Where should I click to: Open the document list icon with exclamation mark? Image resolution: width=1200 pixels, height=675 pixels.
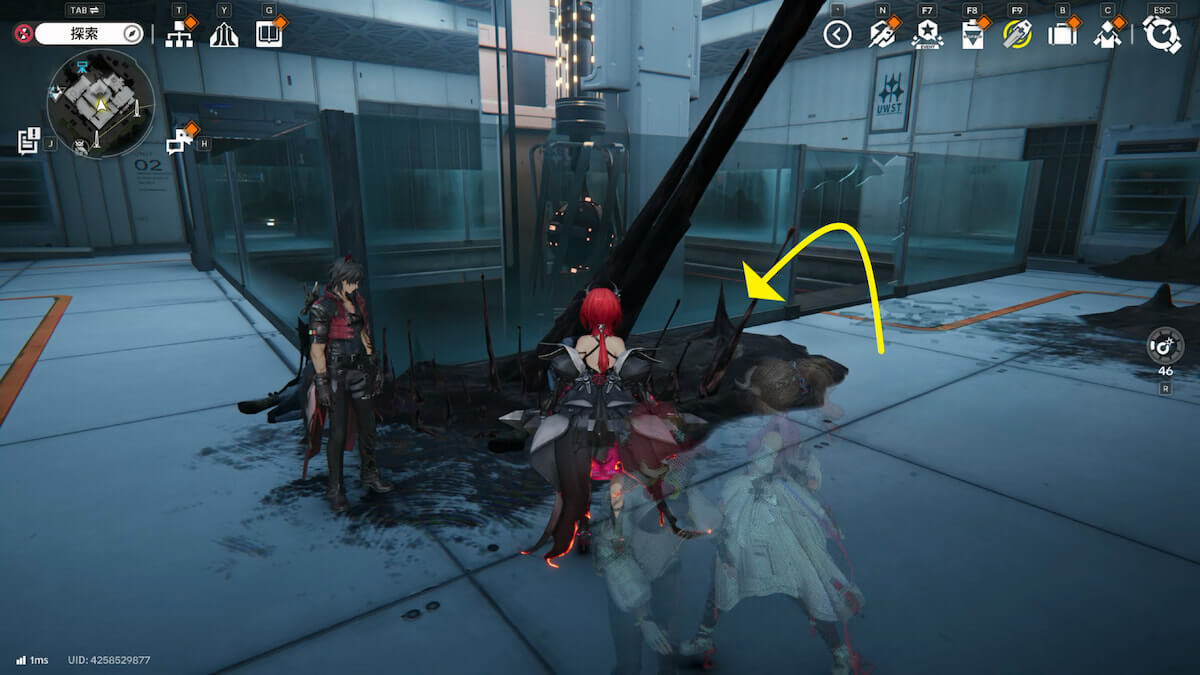point(28,141)
